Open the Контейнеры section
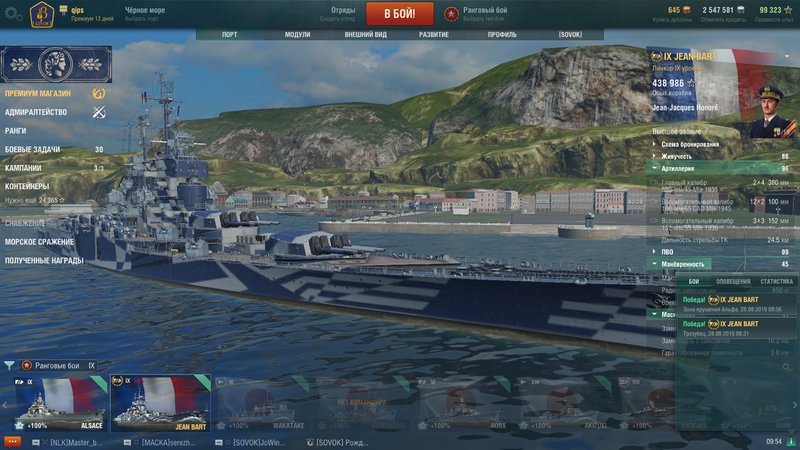This screenshot has width=800, height=450. pos(27,186)
